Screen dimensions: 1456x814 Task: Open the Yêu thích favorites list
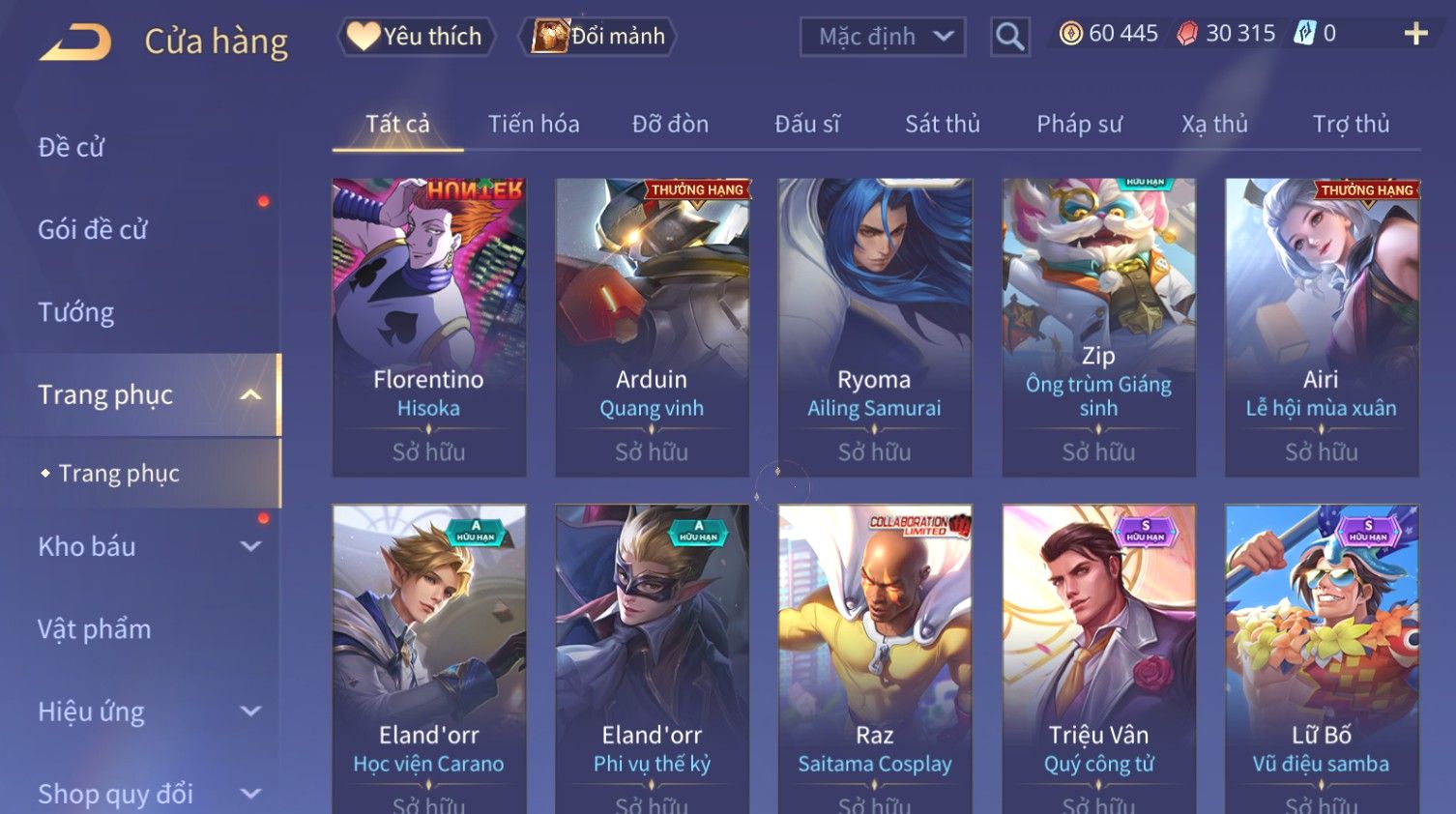point(417,37)
